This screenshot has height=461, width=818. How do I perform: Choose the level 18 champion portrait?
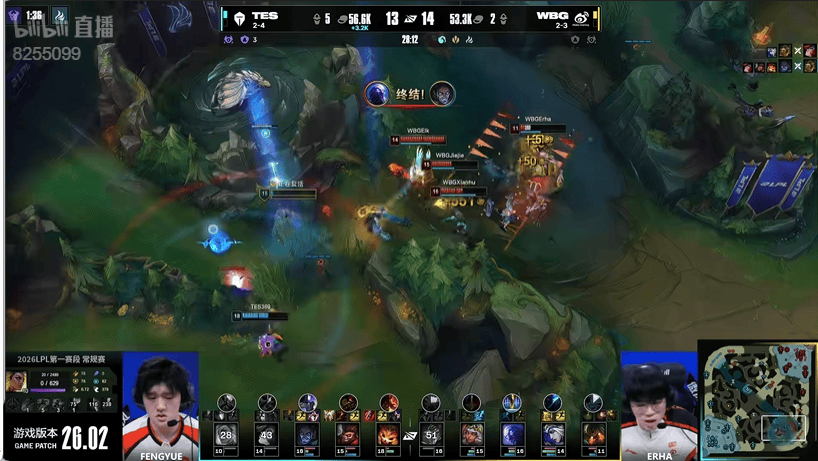click(x=388, y=435)
